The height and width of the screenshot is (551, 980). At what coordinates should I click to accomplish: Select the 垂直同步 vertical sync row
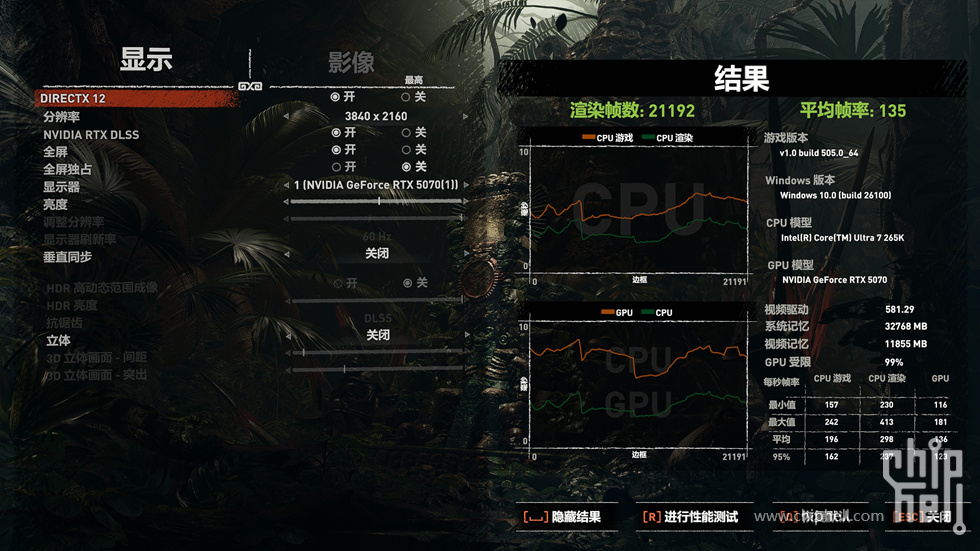(x=68, y=257)
